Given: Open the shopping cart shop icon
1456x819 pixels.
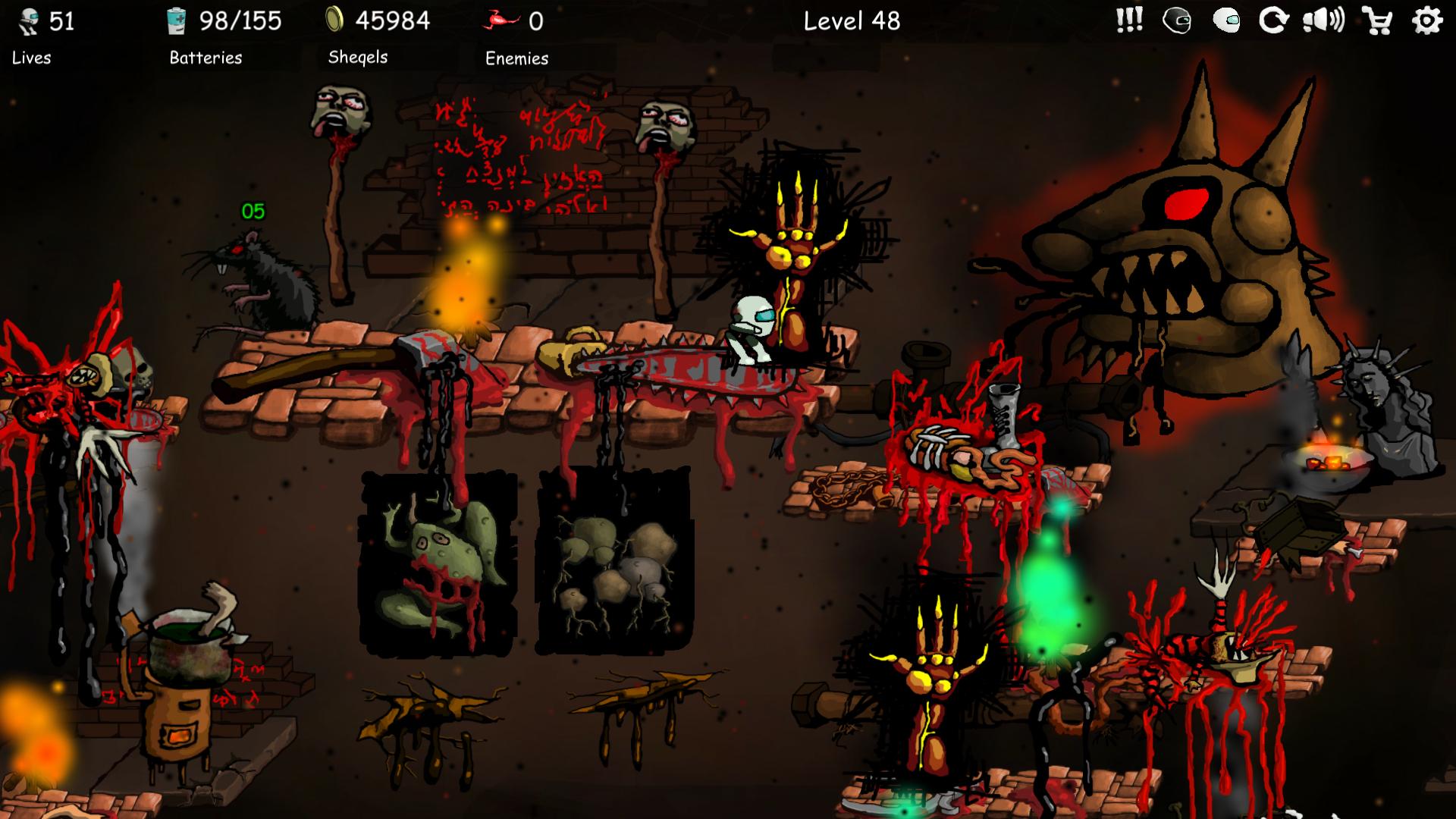Looking at the screenshot, I should coord(1376,21).
